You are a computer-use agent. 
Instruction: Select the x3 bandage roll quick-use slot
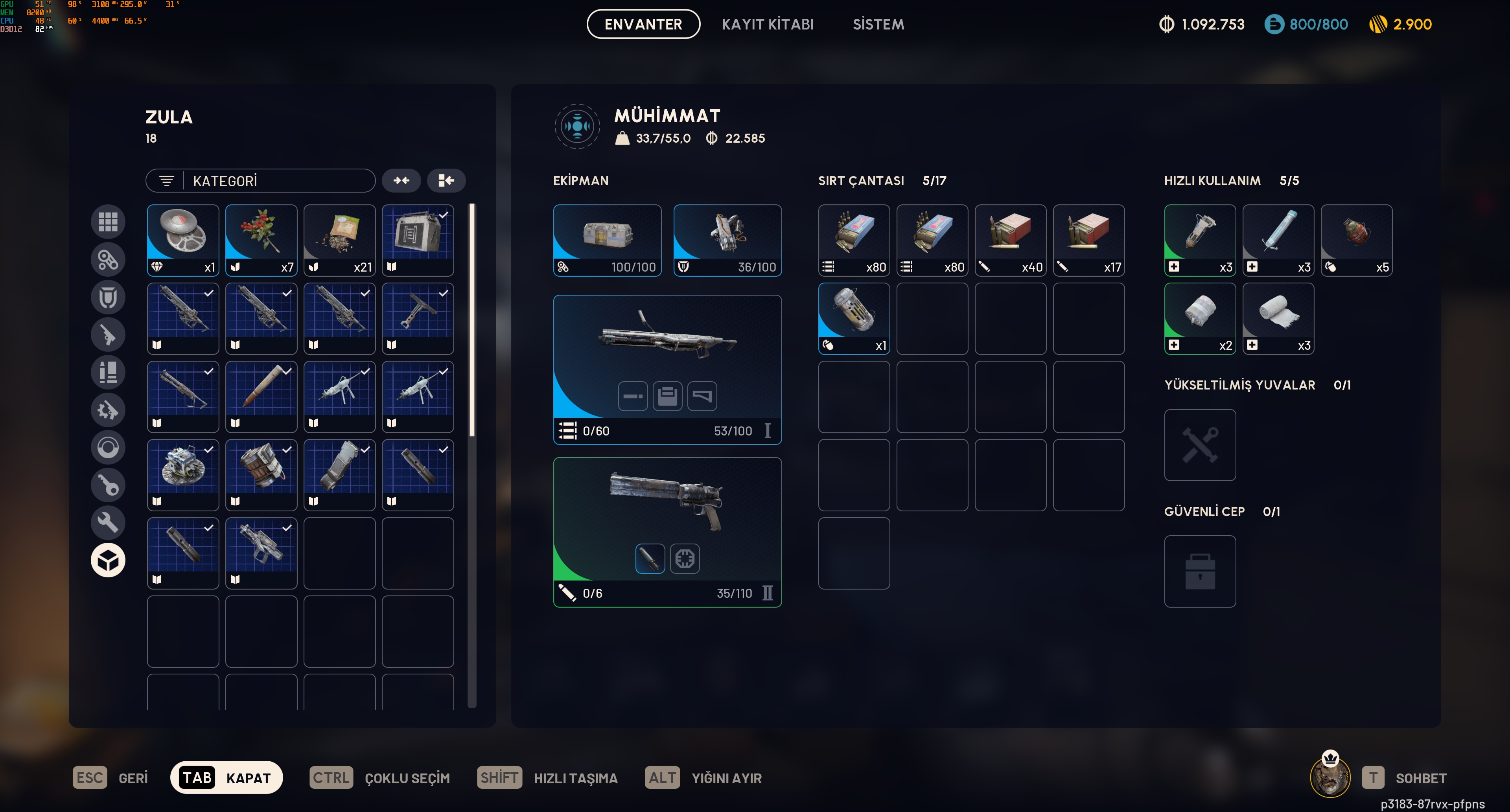click(x=1278, y=318)
